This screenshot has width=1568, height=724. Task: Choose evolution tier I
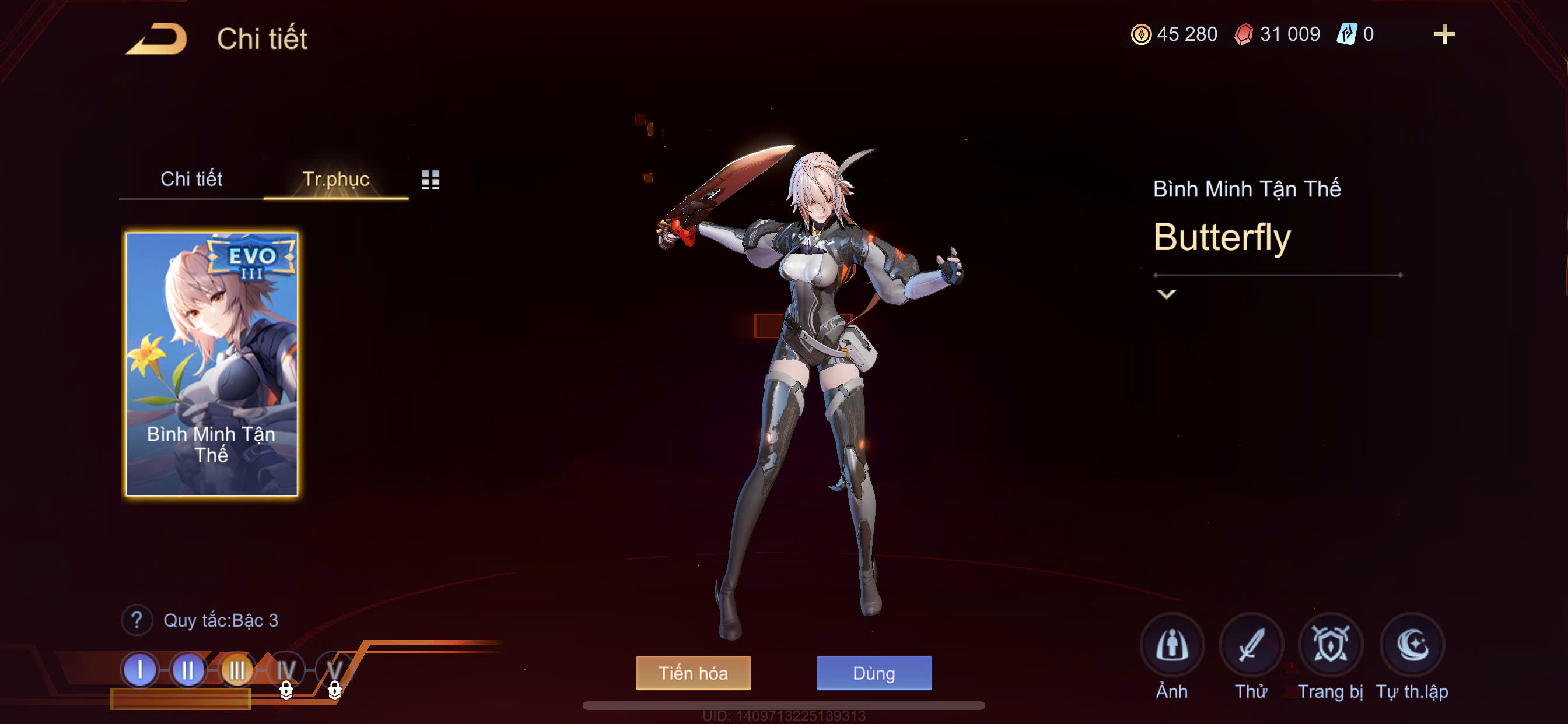coord(140,670)
